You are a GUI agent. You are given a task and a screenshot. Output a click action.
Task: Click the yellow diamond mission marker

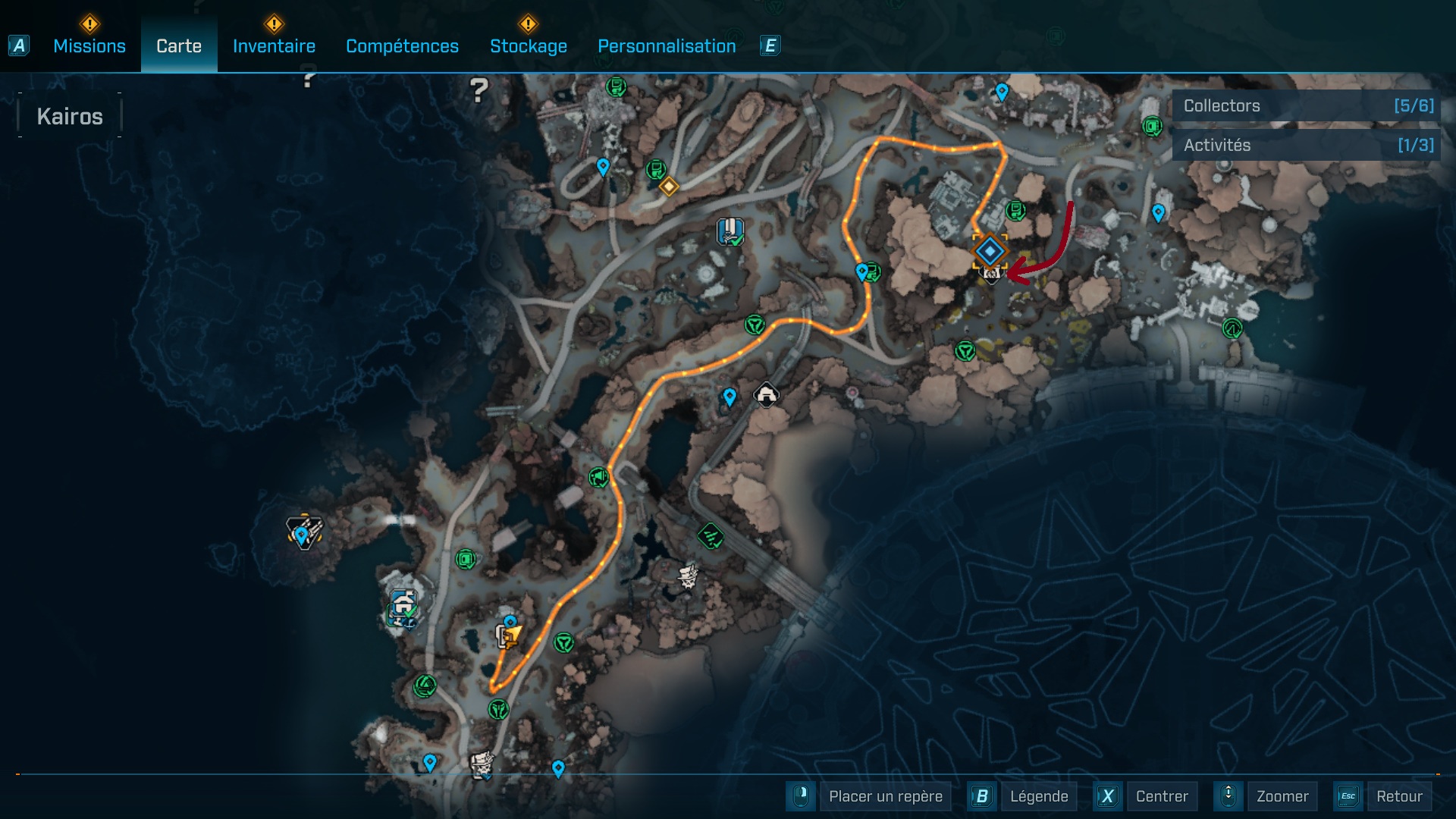click(668, 186)
